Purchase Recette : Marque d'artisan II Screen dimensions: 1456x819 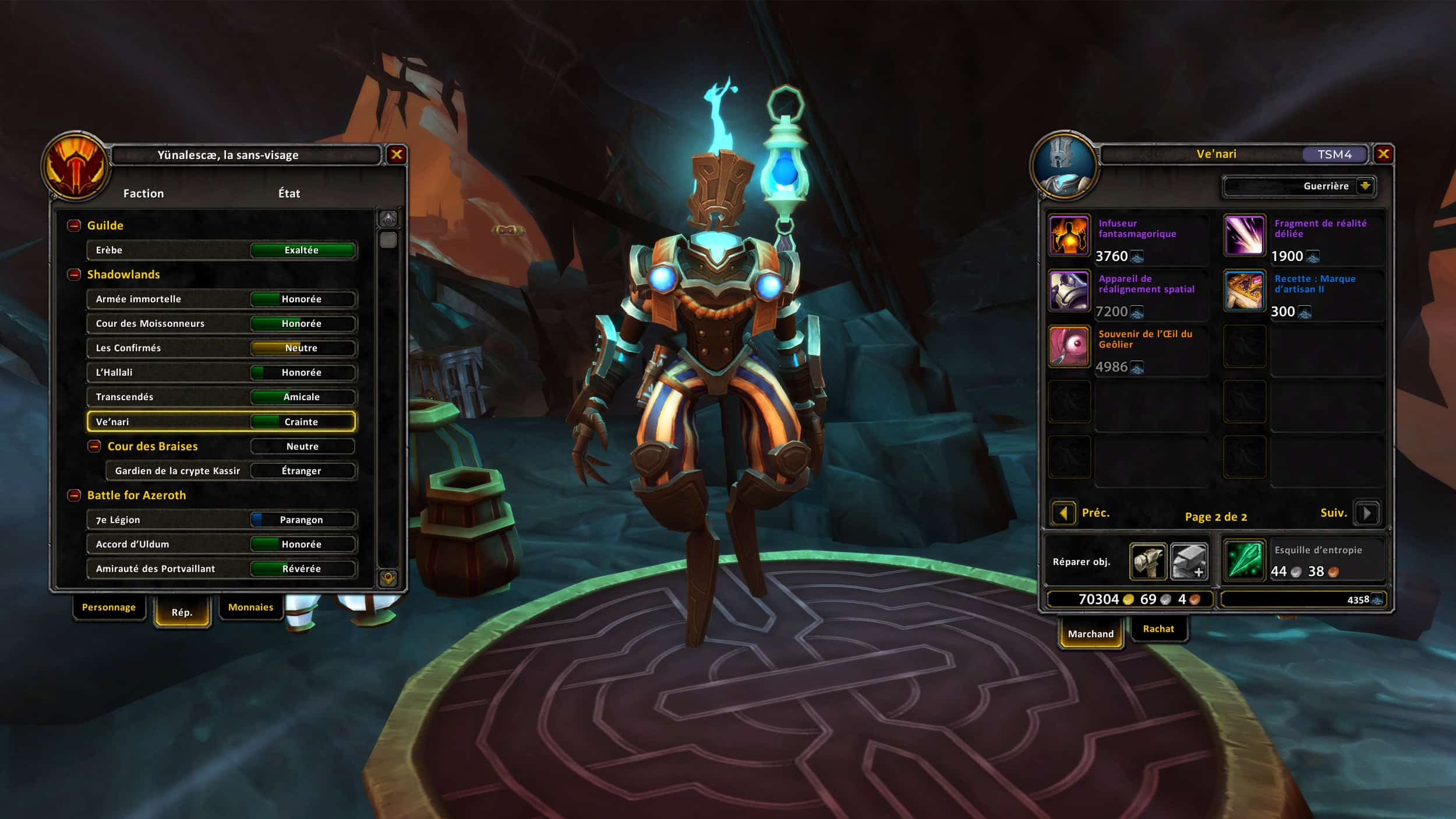pyautogui.click(x=1244, y=291)
